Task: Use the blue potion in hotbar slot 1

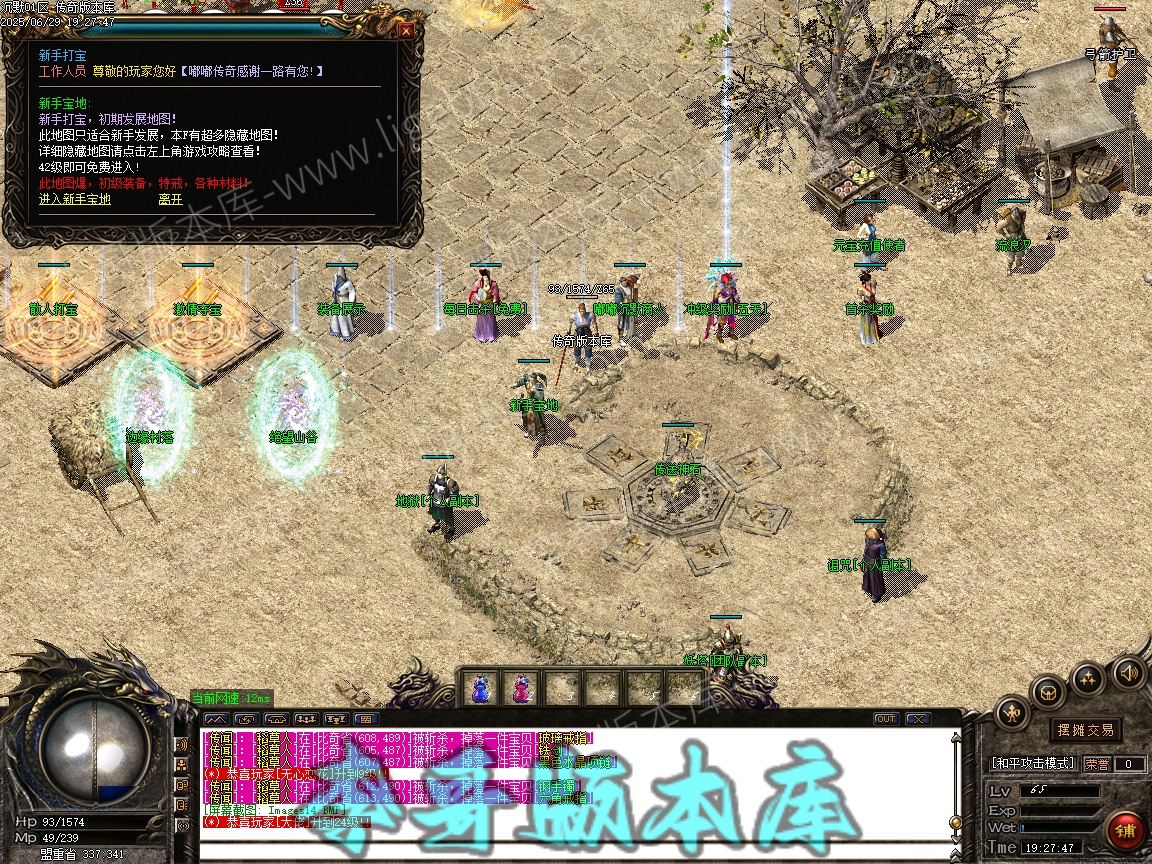Action: click(x=481, y=688)
